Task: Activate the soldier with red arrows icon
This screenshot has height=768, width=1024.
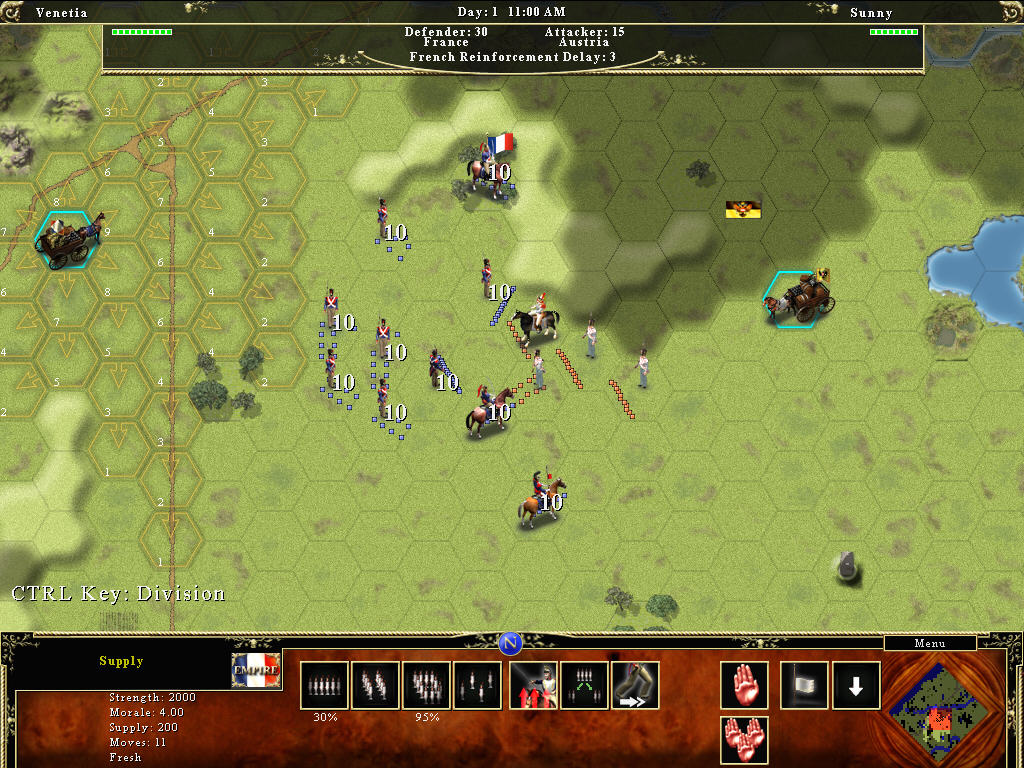Action: [x=534, y=685]
